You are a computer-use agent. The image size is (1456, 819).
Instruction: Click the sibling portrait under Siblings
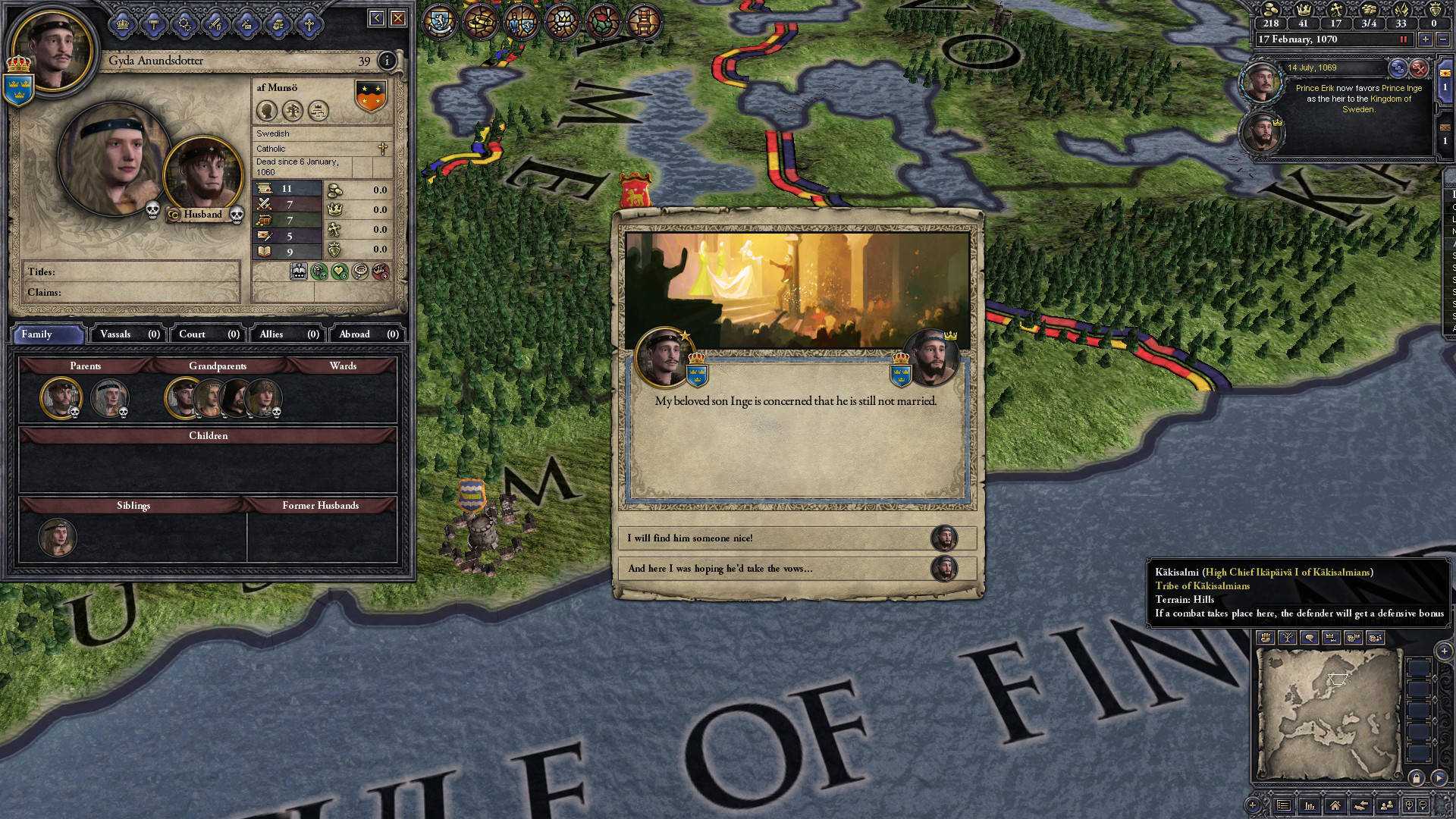(x=57, y=537)
